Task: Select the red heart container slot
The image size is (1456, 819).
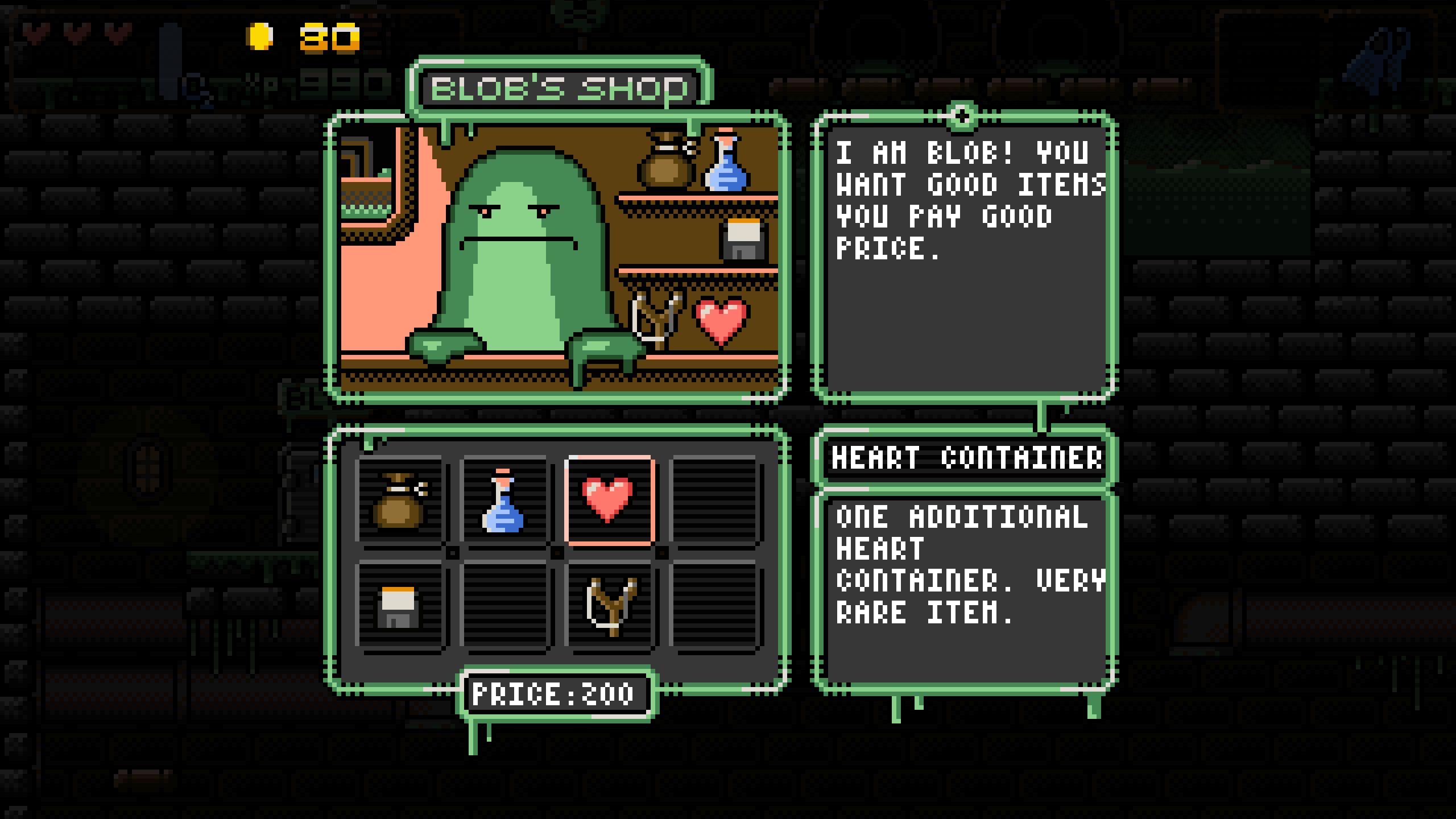Action: 609,500
